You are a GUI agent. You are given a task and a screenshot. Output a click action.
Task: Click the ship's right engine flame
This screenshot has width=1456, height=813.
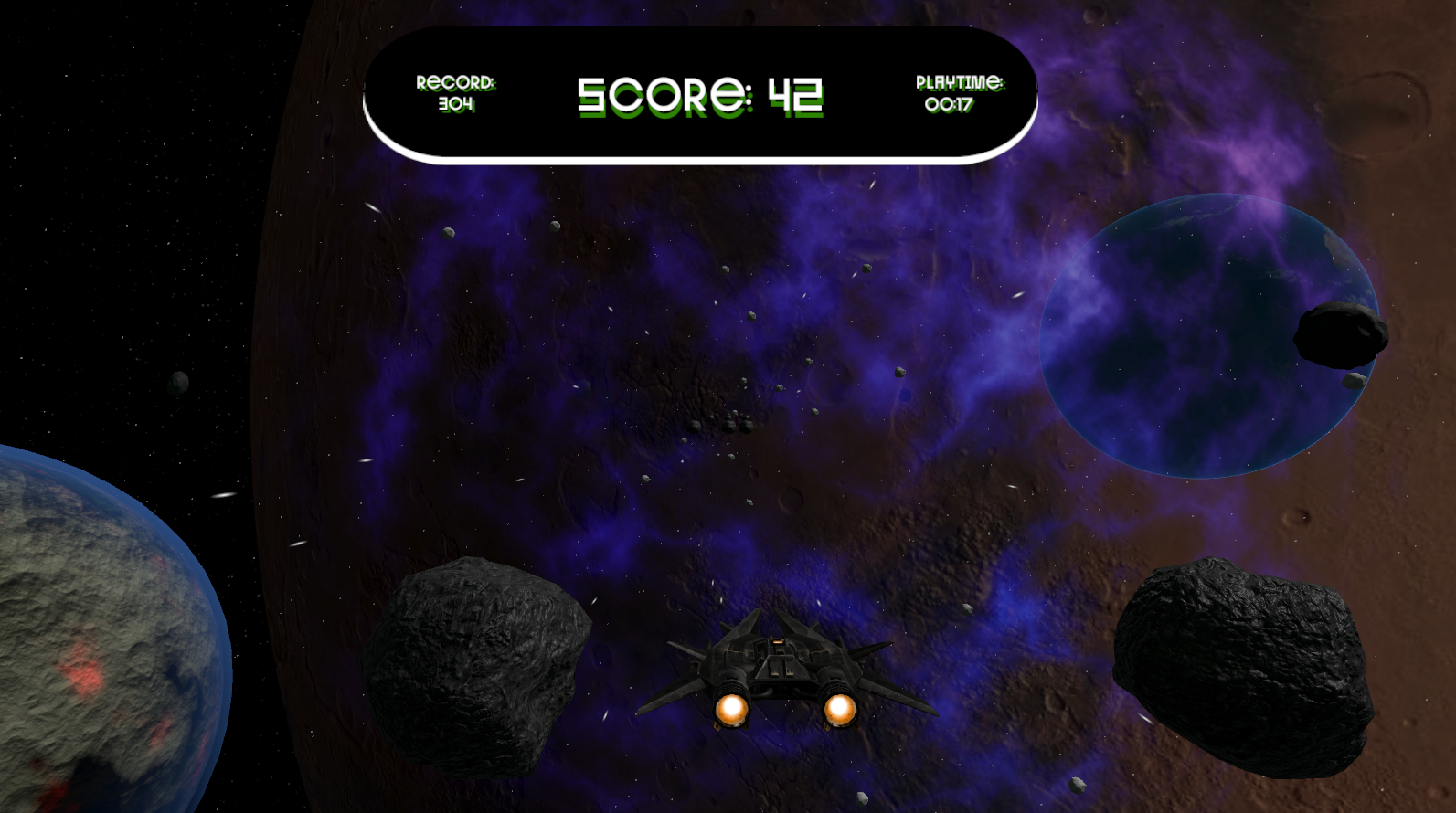coord(838,710)
